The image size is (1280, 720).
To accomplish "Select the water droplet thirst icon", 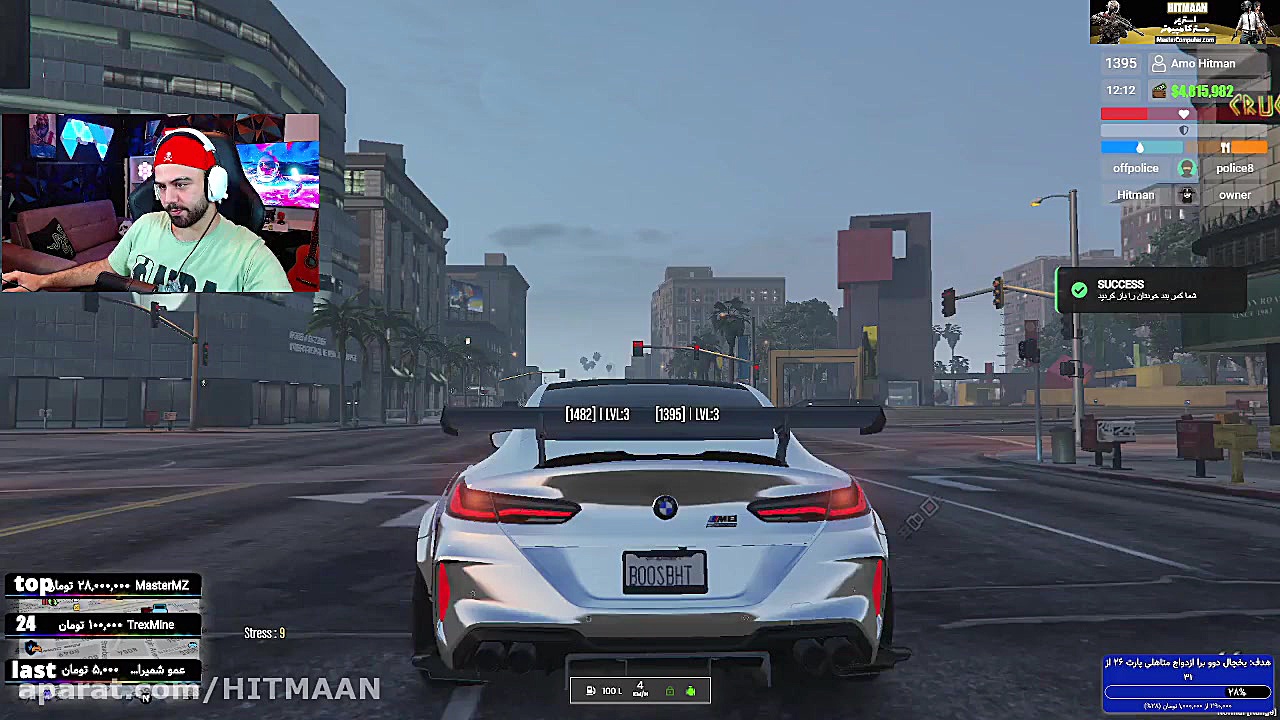I will (x=1140, y=147).
